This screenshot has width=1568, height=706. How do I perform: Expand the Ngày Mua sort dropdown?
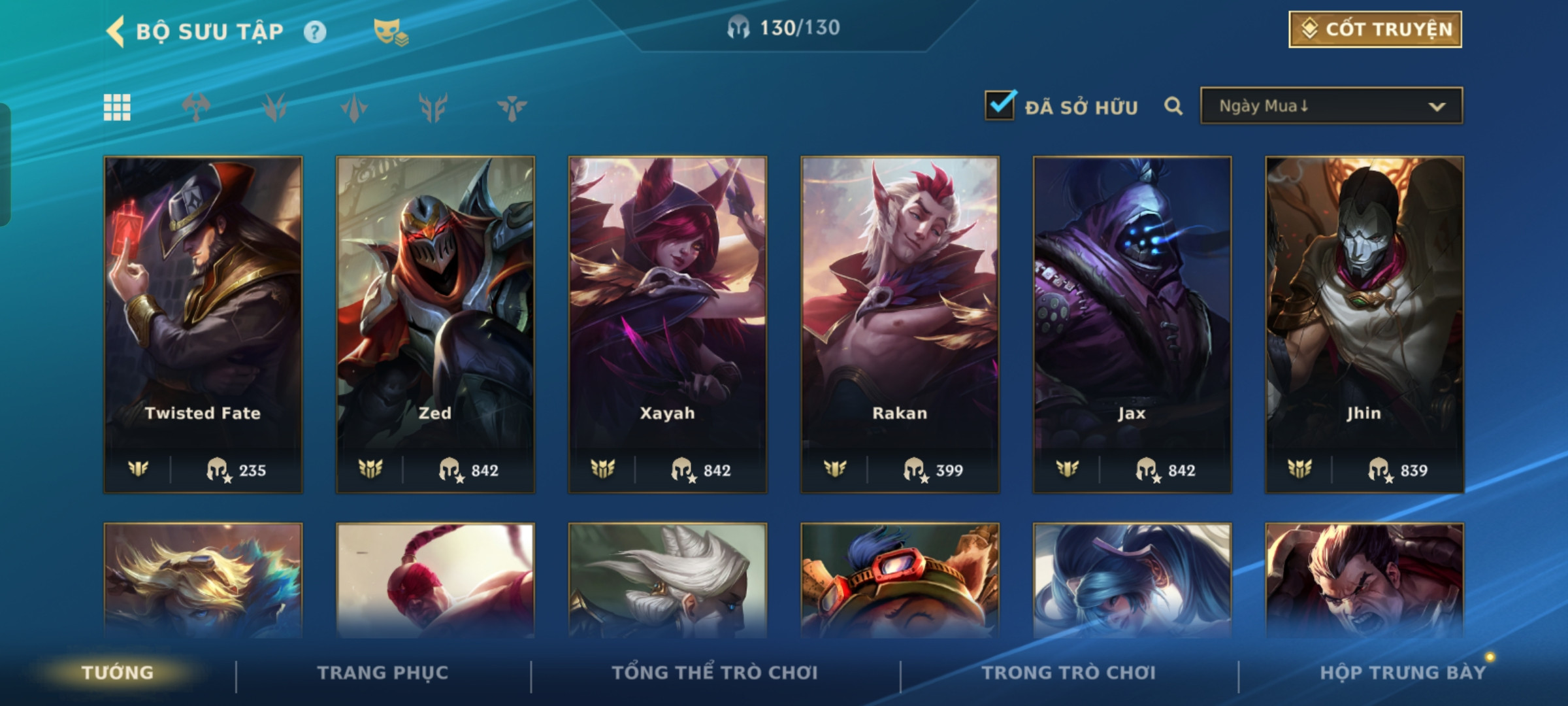point(1331,106)
